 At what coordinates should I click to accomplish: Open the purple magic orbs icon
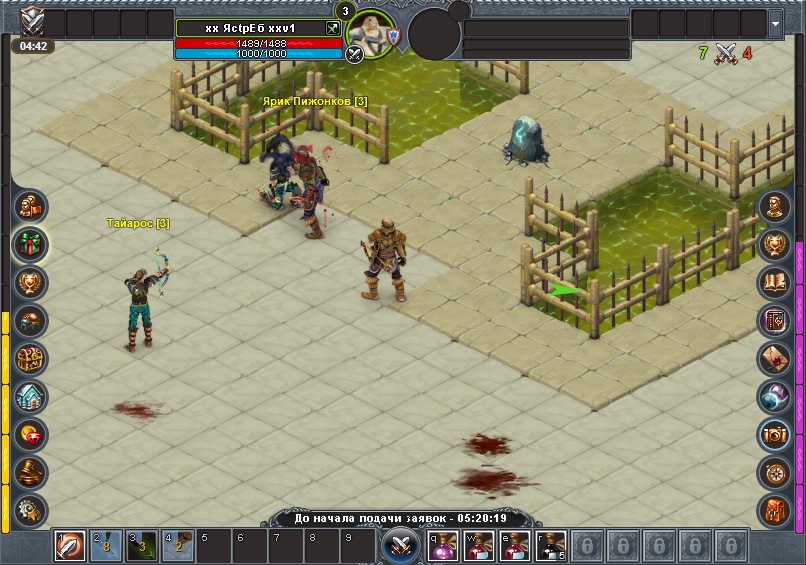pyautogui.click(x=774, y=396)
